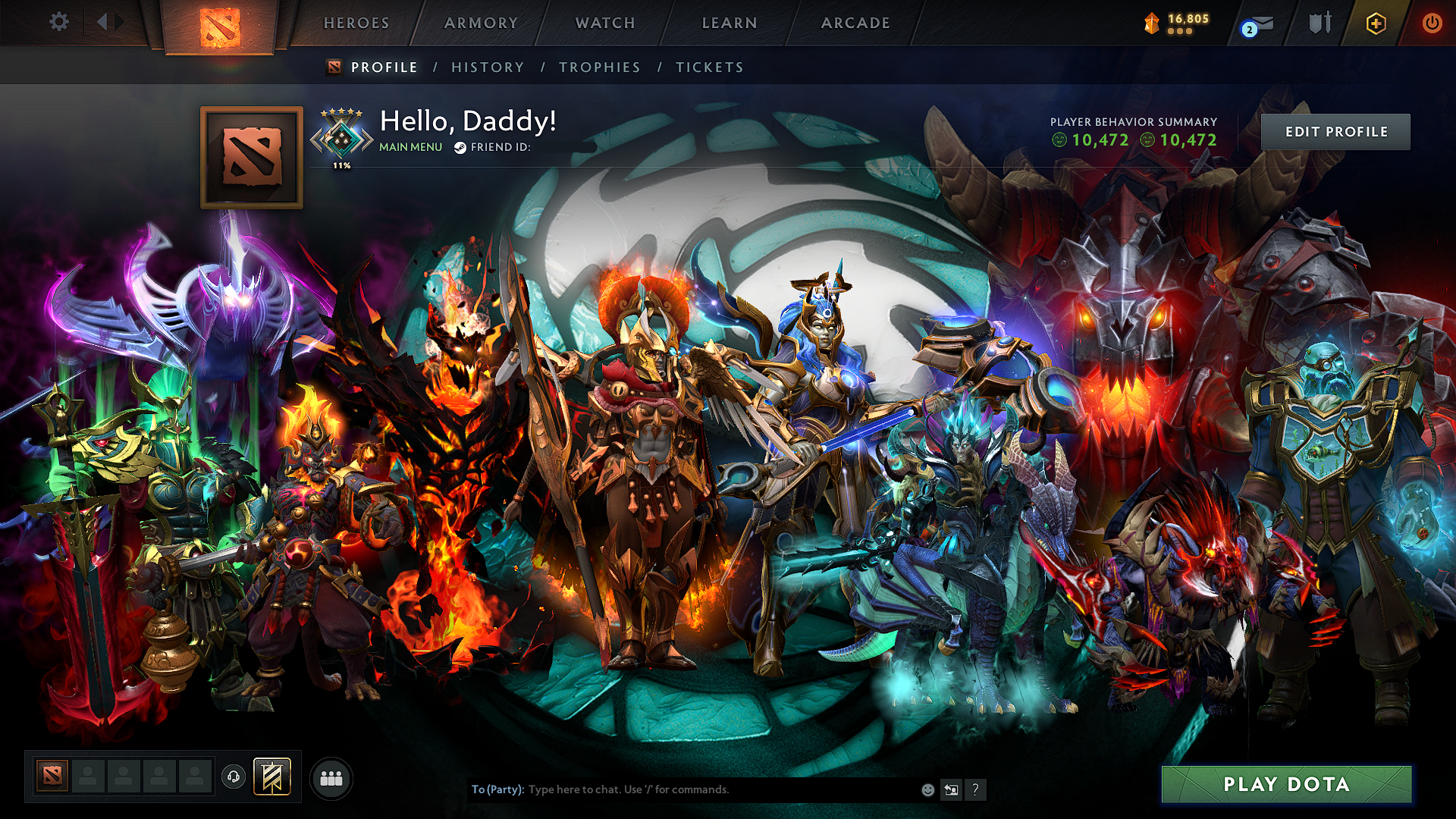Screen dimensions: 1456x819
Task: Click the gold plus Dota Plus icon
Action: 1376,23
